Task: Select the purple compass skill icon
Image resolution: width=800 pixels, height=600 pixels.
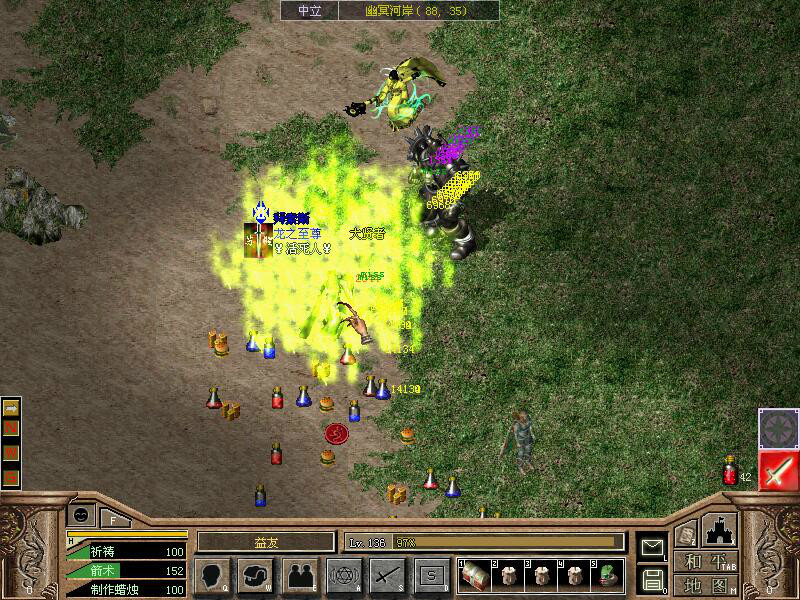Action: [x=776, y=427]
